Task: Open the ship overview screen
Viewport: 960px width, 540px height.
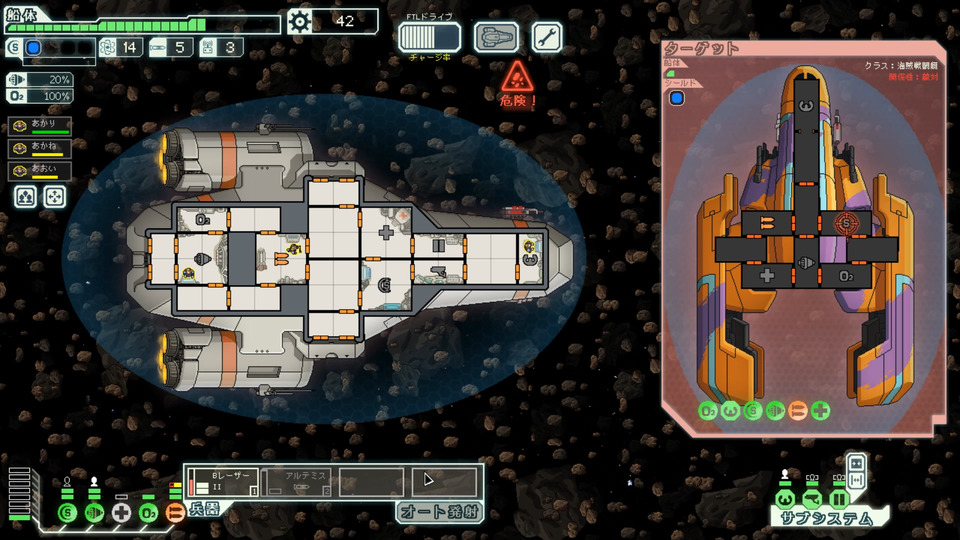Action: (496, 38)
